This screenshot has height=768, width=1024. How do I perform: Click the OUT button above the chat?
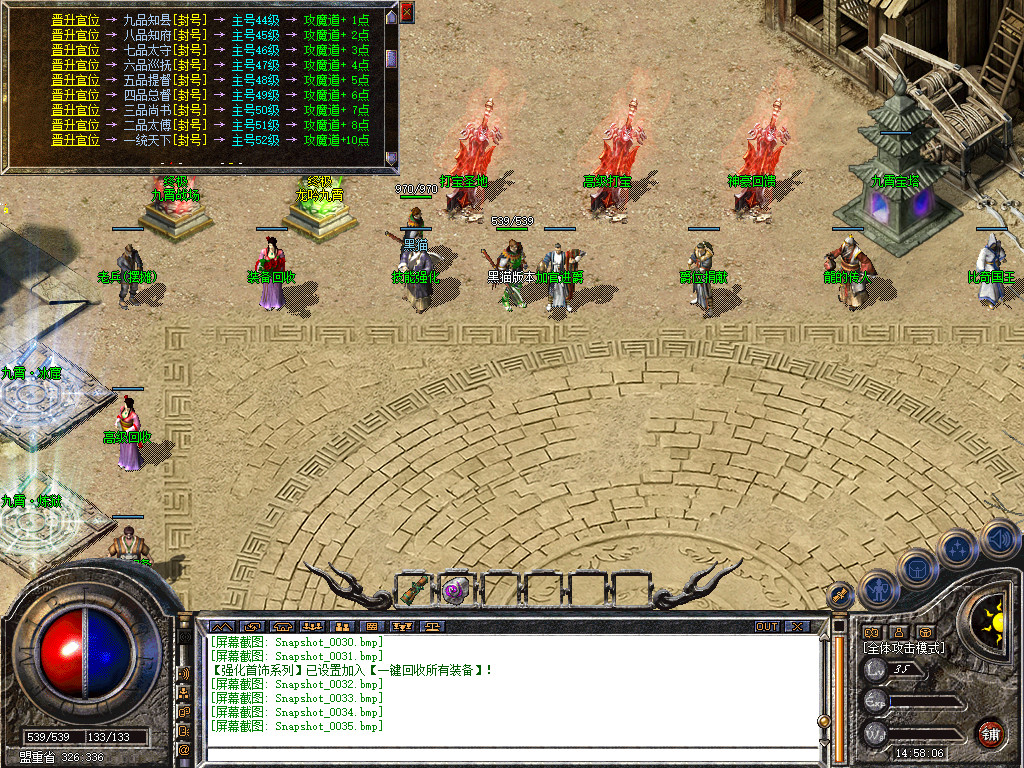766,627
